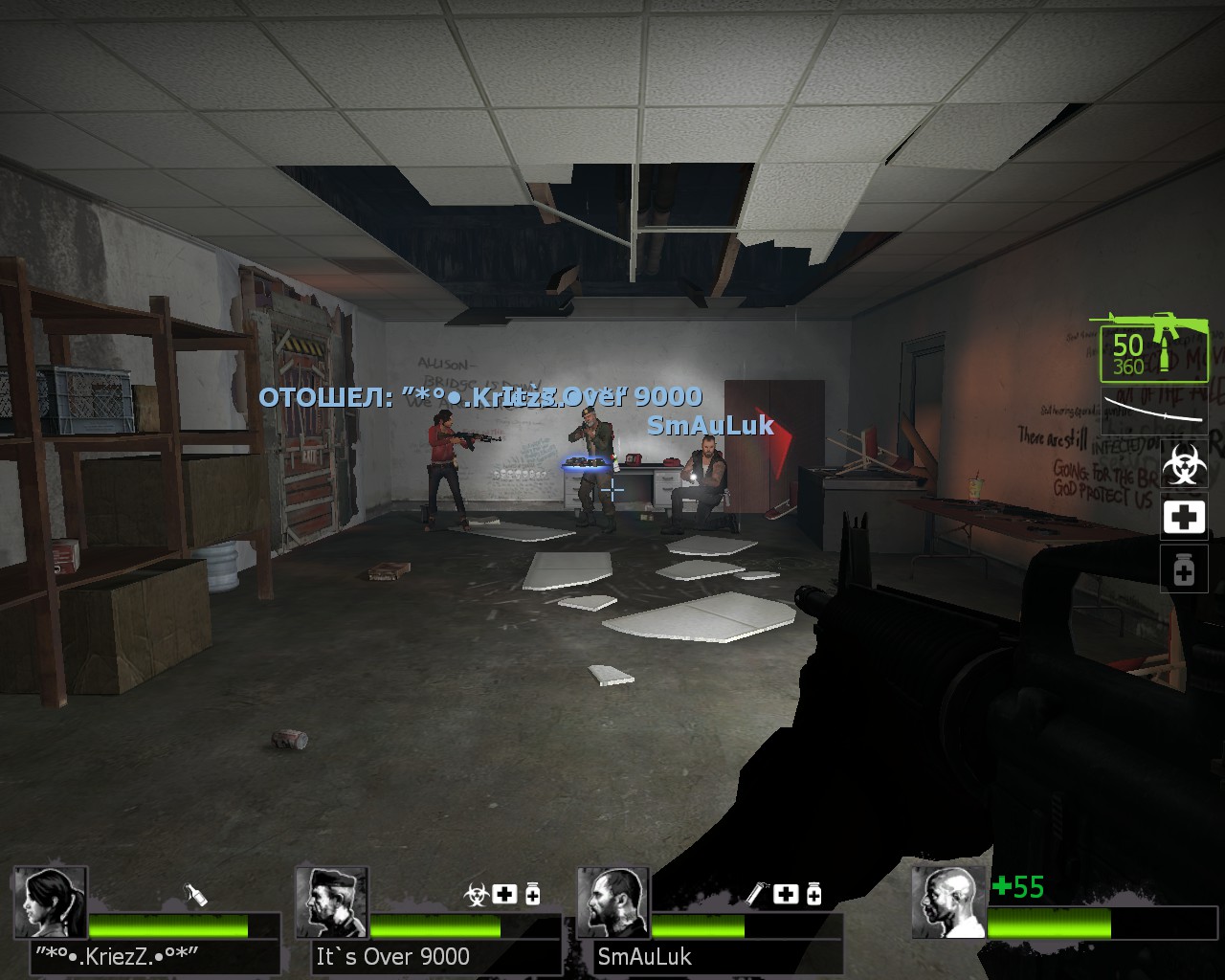The width and height of the screenshot is (1225, 980).
Task: Click It`s Over 9000's first aid kit icon
Action: 504,894
